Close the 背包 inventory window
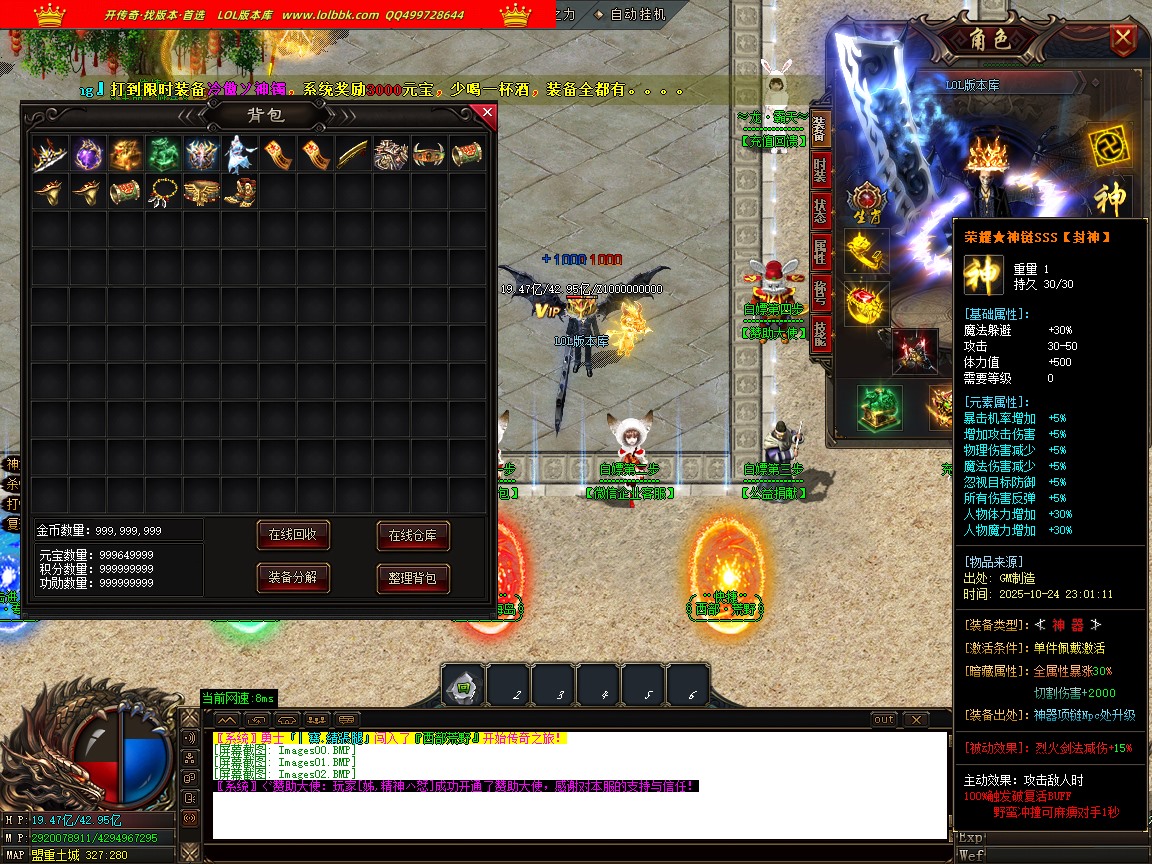The width and height of the screenshot is (1152, 864). pos(487,113)
